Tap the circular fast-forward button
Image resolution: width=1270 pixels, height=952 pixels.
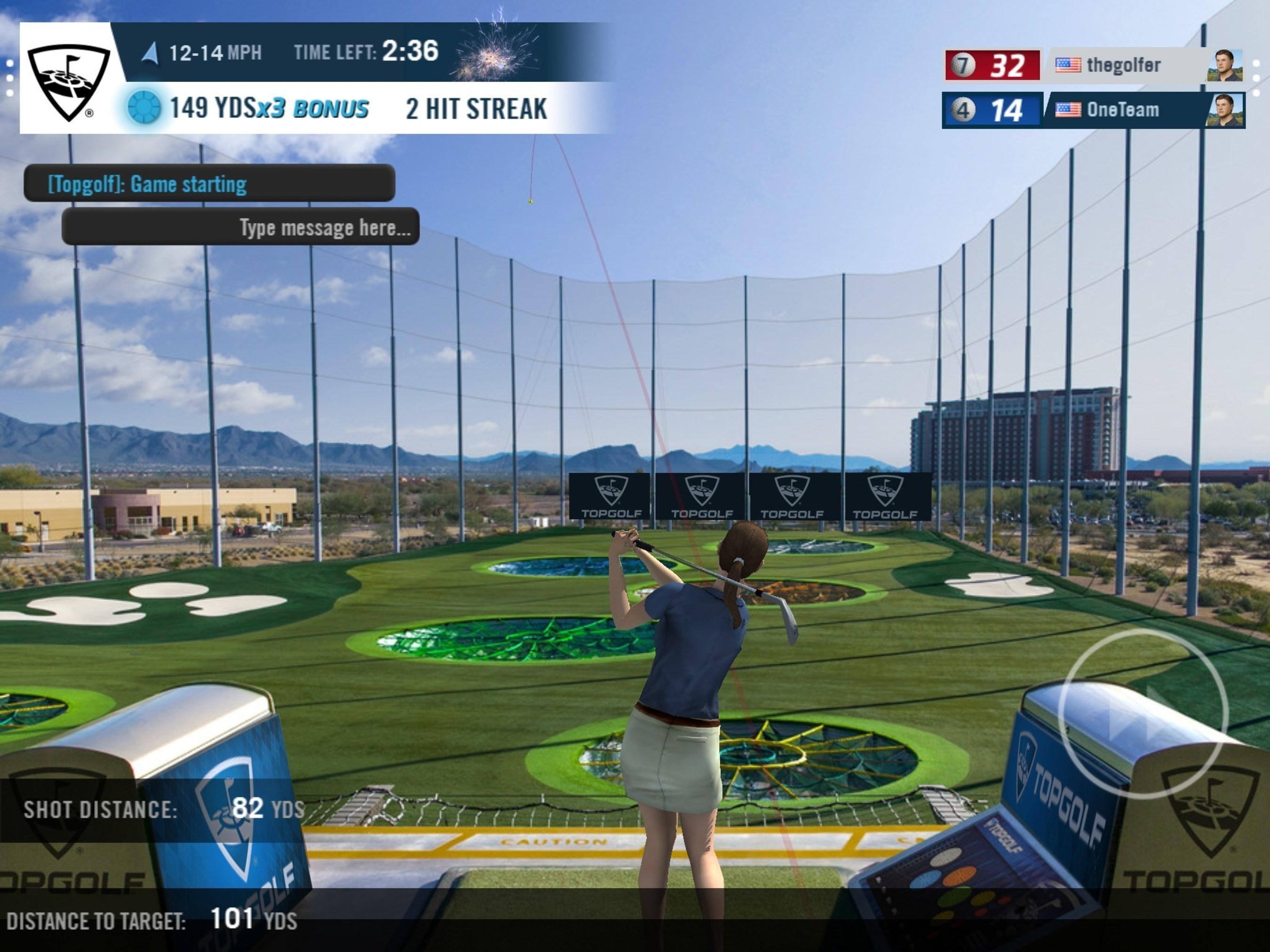1143,713
